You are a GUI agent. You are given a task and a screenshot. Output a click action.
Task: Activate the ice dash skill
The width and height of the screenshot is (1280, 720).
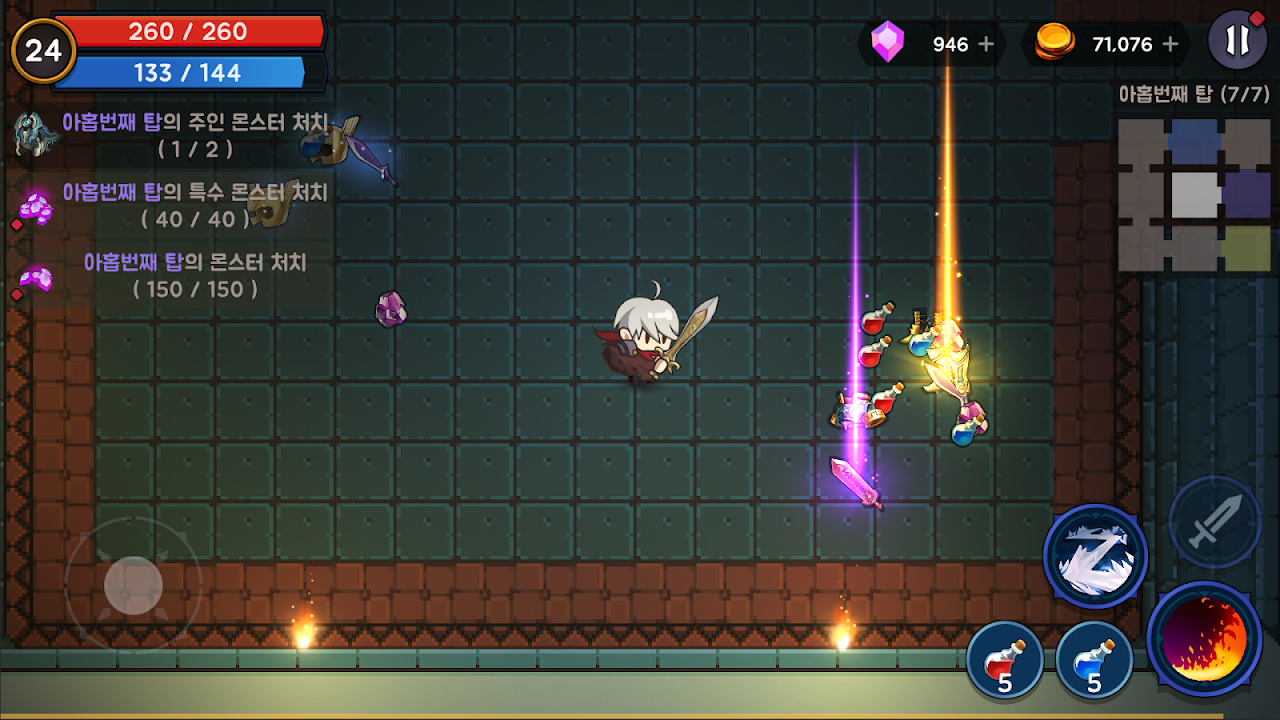[x=1095, y=556]
